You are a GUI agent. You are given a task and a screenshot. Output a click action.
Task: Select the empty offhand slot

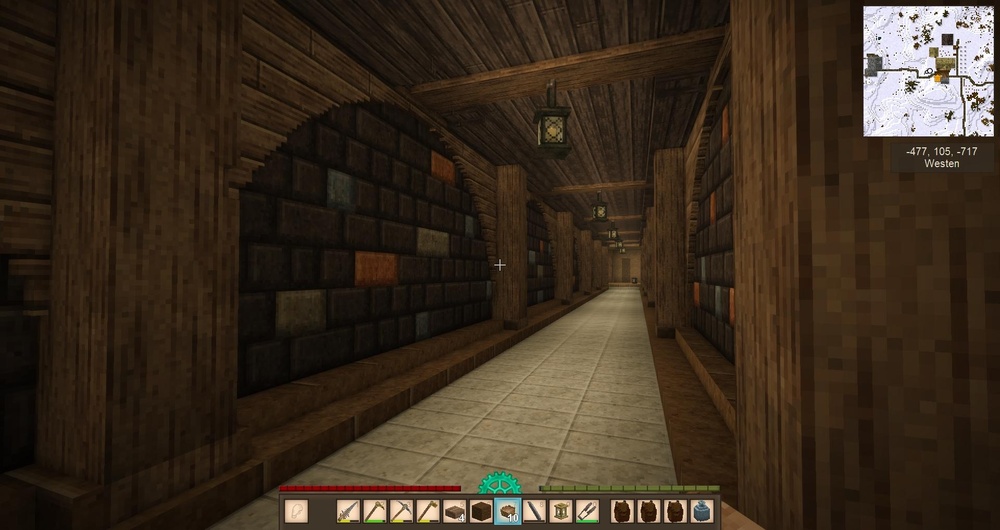pos(298,511)
